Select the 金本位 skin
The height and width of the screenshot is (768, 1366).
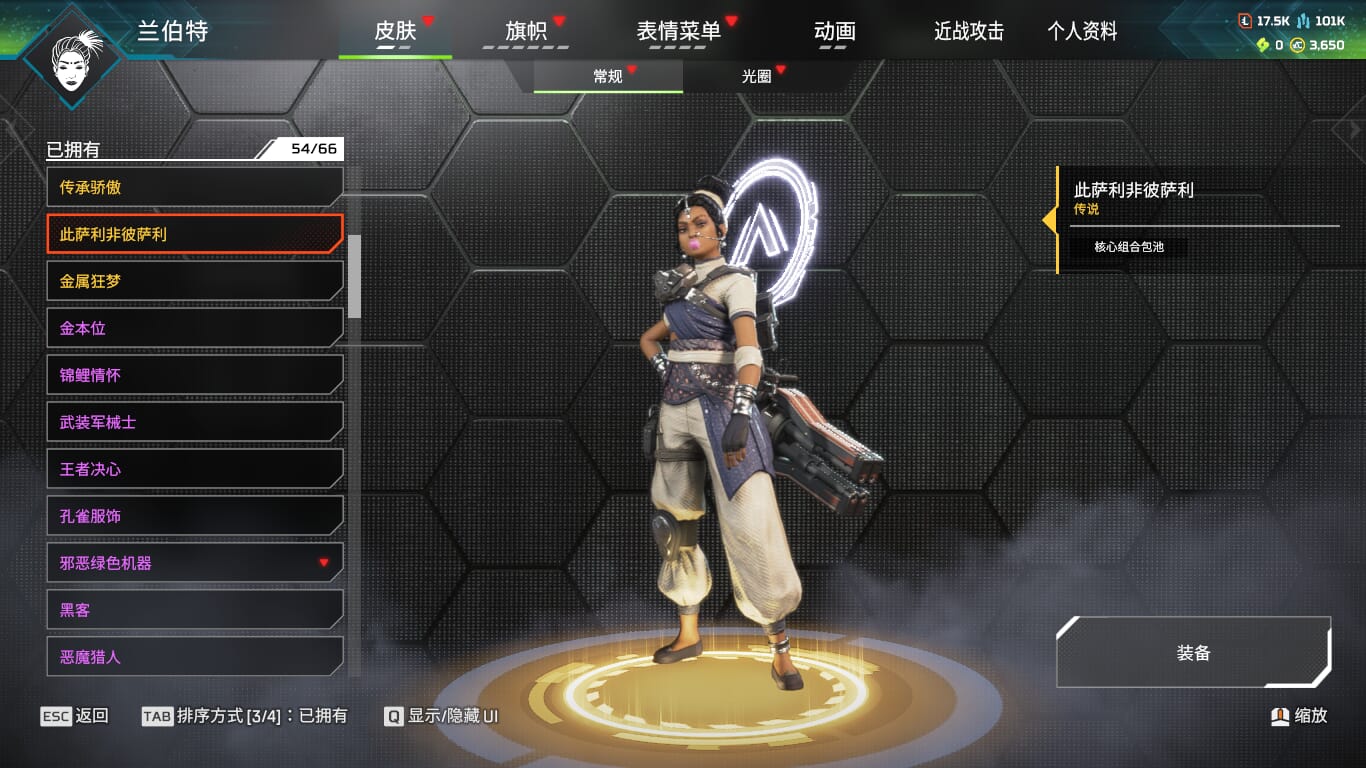click(x=195, y=328)
